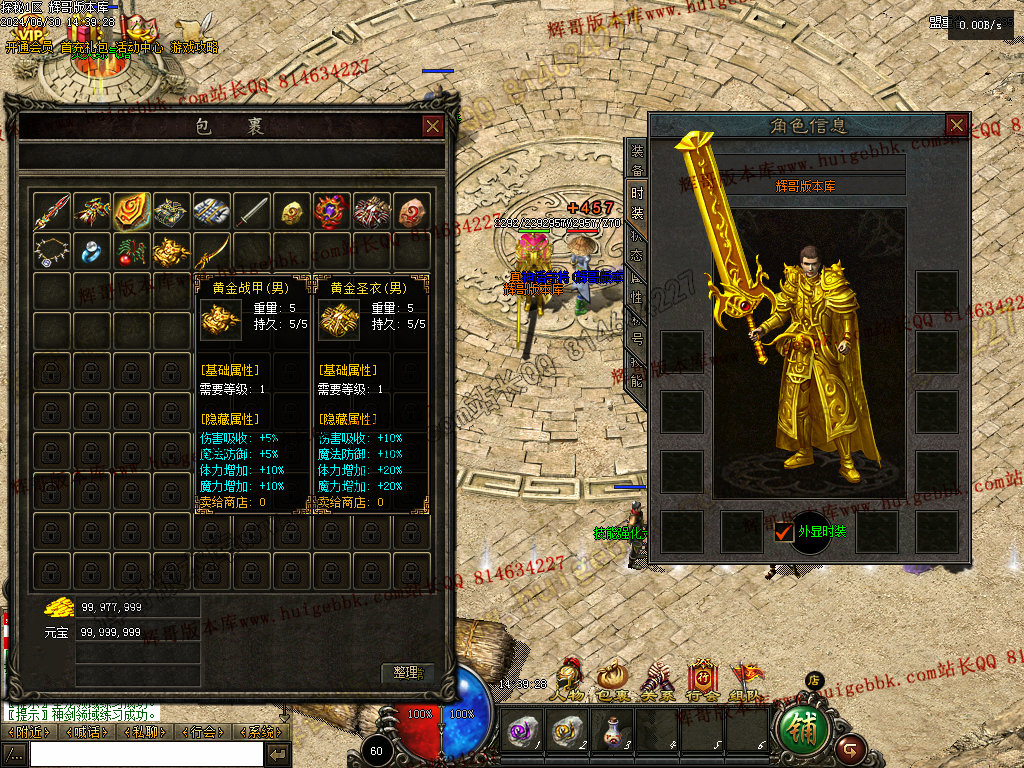Select the beaded necklace item in the bag
This screenshot has height=768, width=1024.
tap(52, 251)
